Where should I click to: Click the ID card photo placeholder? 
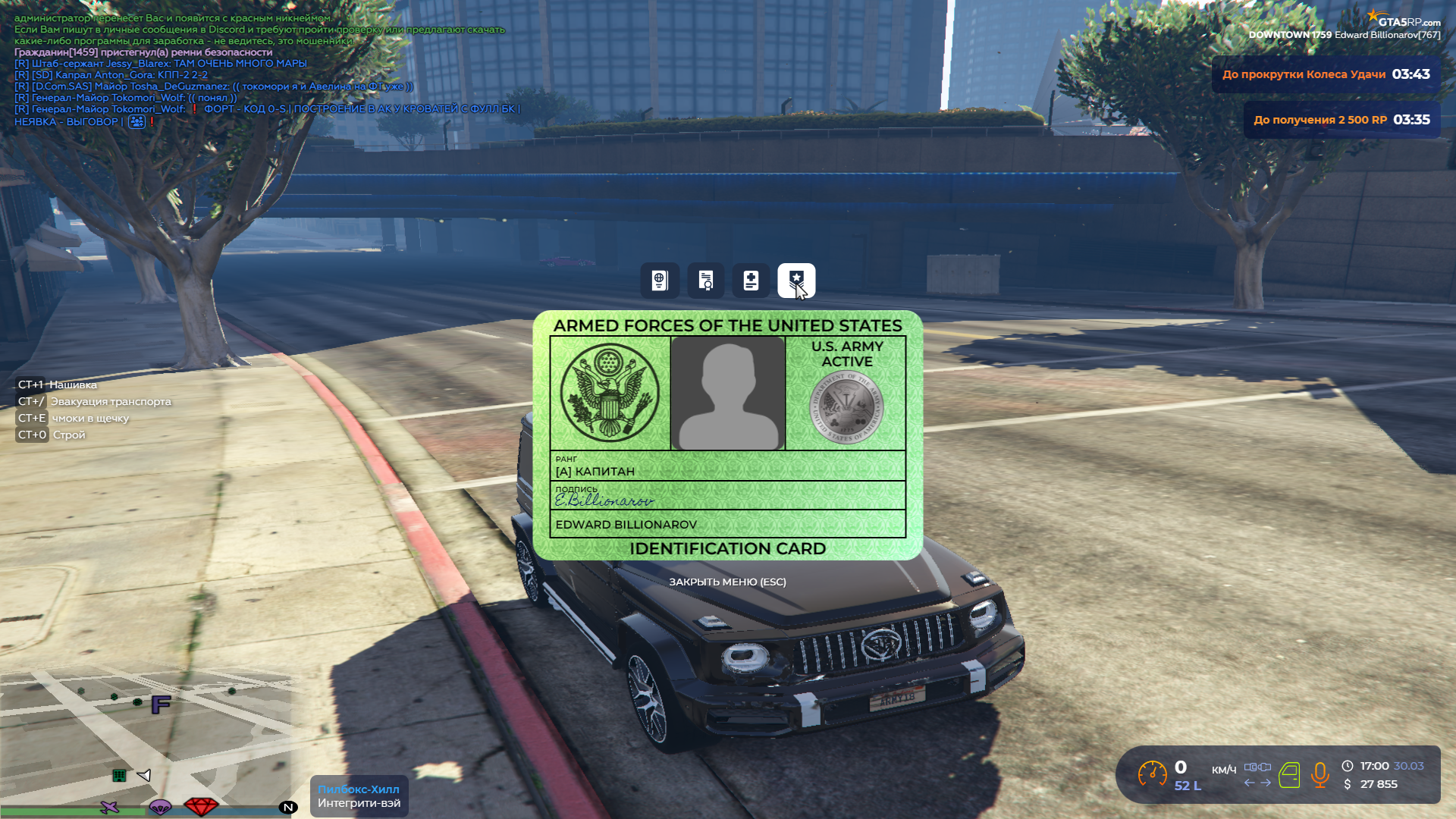pyautogui.click(x=728, y=393)
